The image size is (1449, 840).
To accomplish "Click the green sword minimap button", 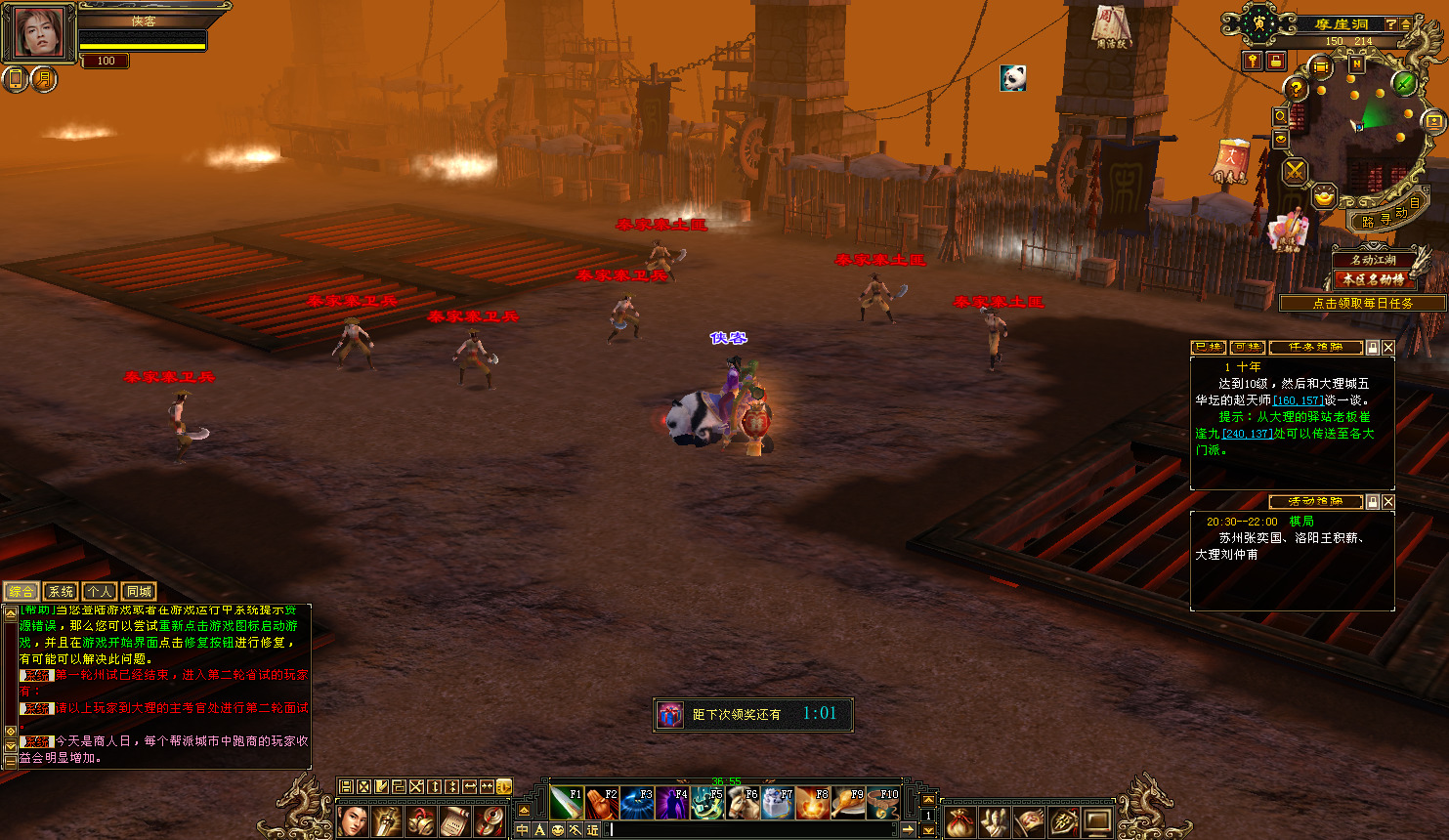I will [1405, 84].
